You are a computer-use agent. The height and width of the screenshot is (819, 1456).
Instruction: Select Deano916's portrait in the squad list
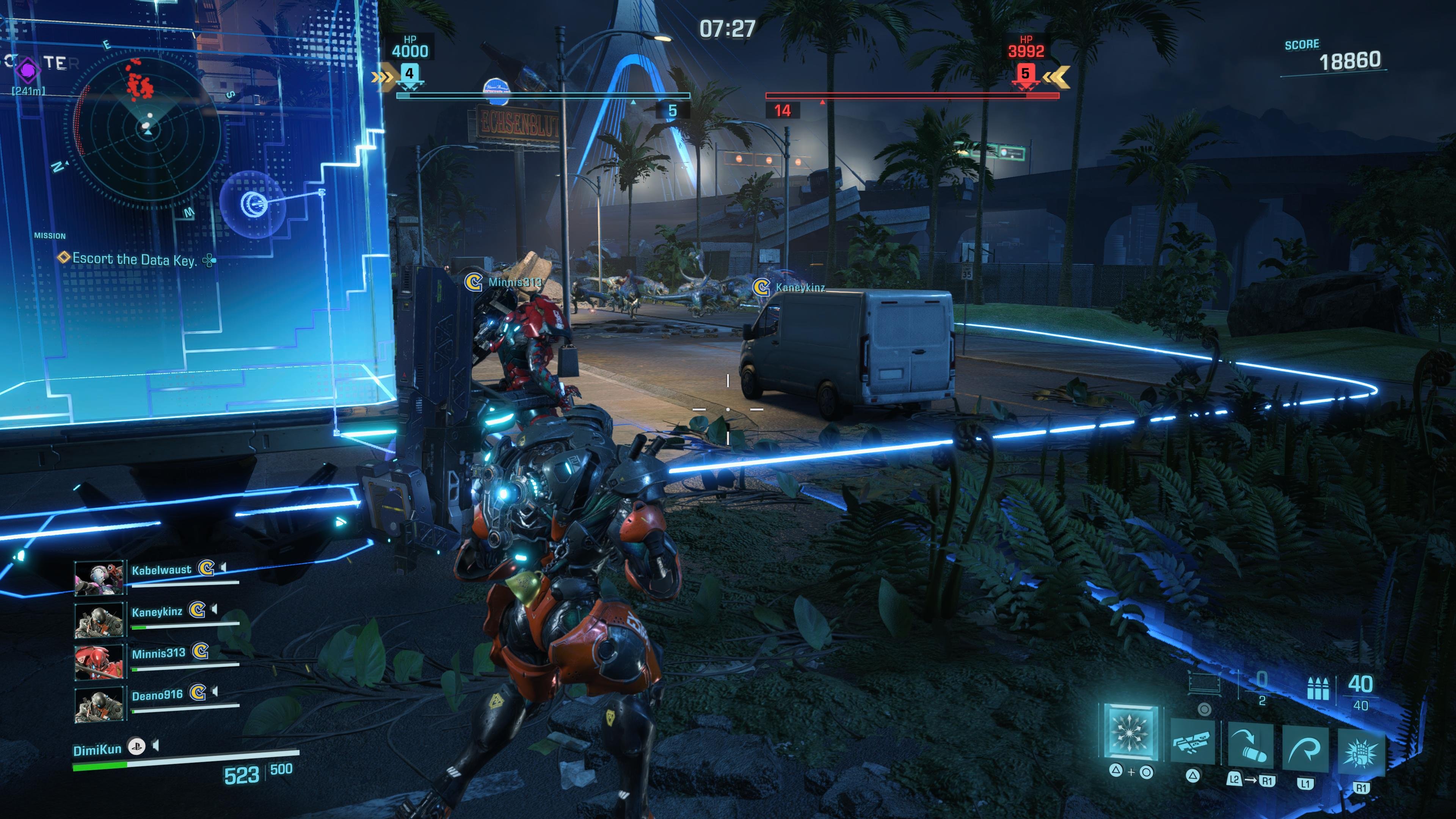(99, 704)
